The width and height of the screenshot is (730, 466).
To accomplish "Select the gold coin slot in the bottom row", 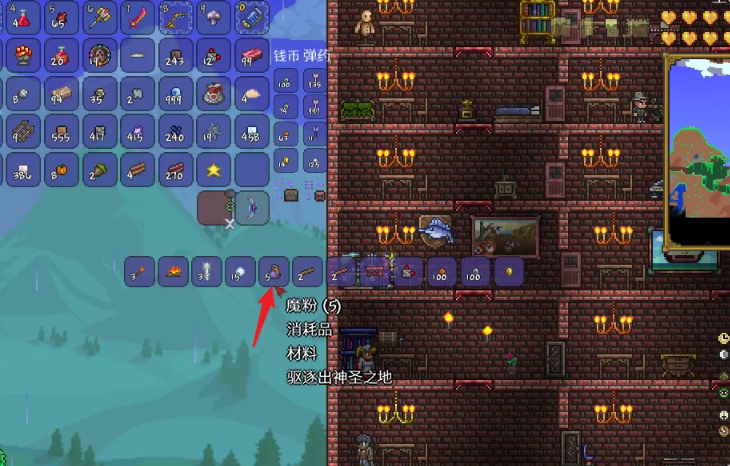I will click(x=509, y=271).
